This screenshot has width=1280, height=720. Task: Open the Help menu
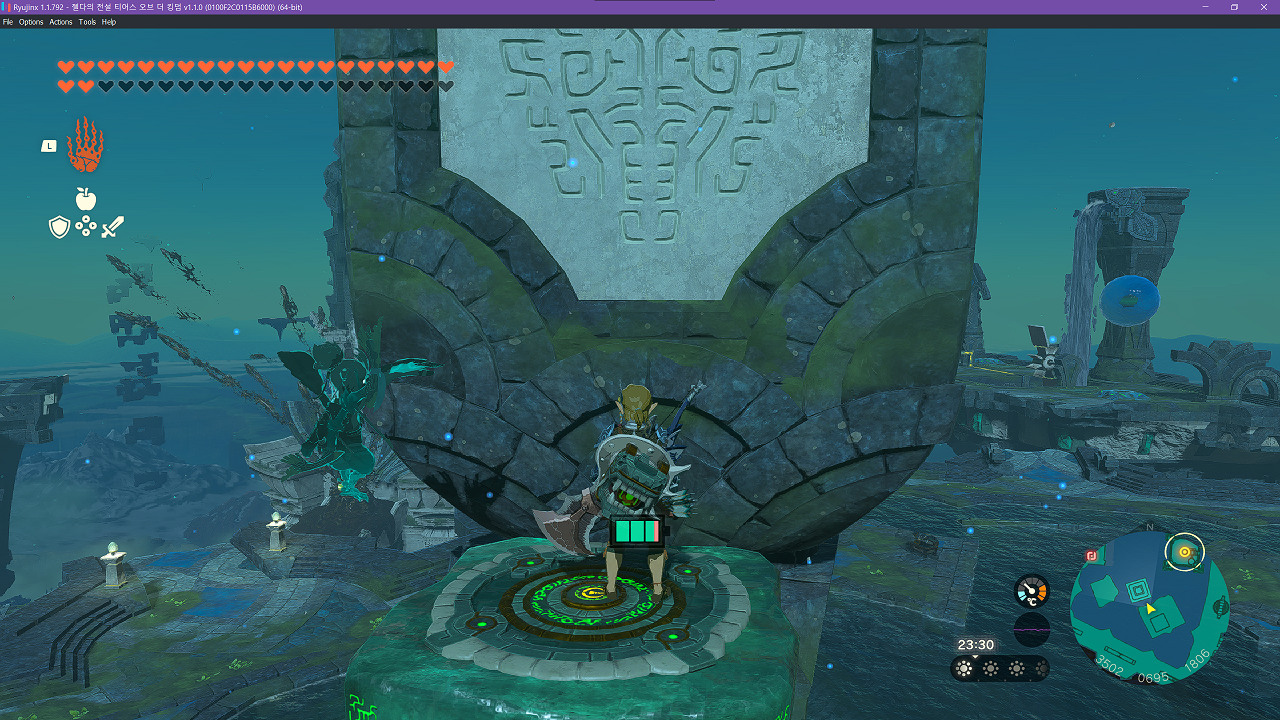(109, 22)
